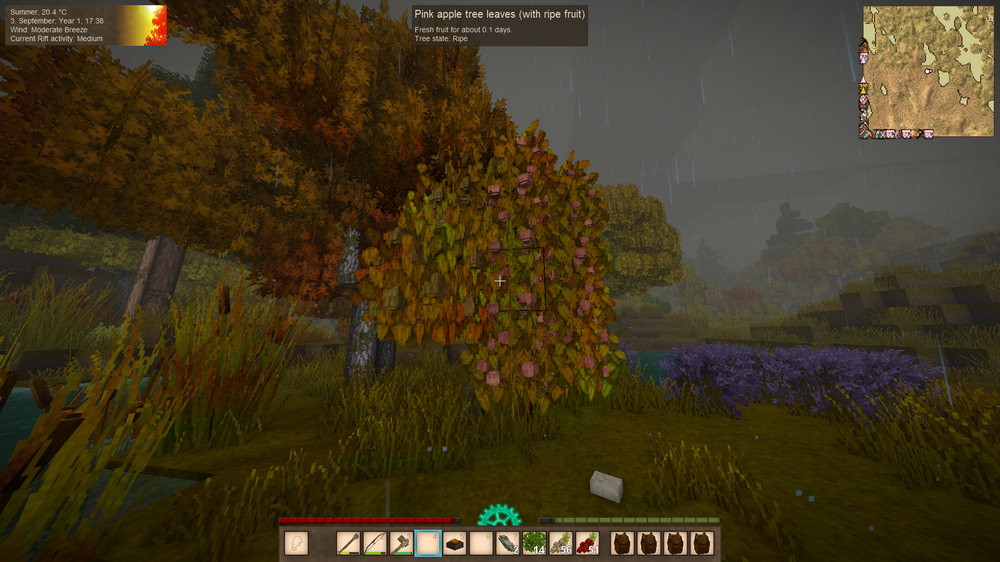Select the red berries stack of 51
Viewport: 1000px width, 562px height.
[x=586, y=543]
